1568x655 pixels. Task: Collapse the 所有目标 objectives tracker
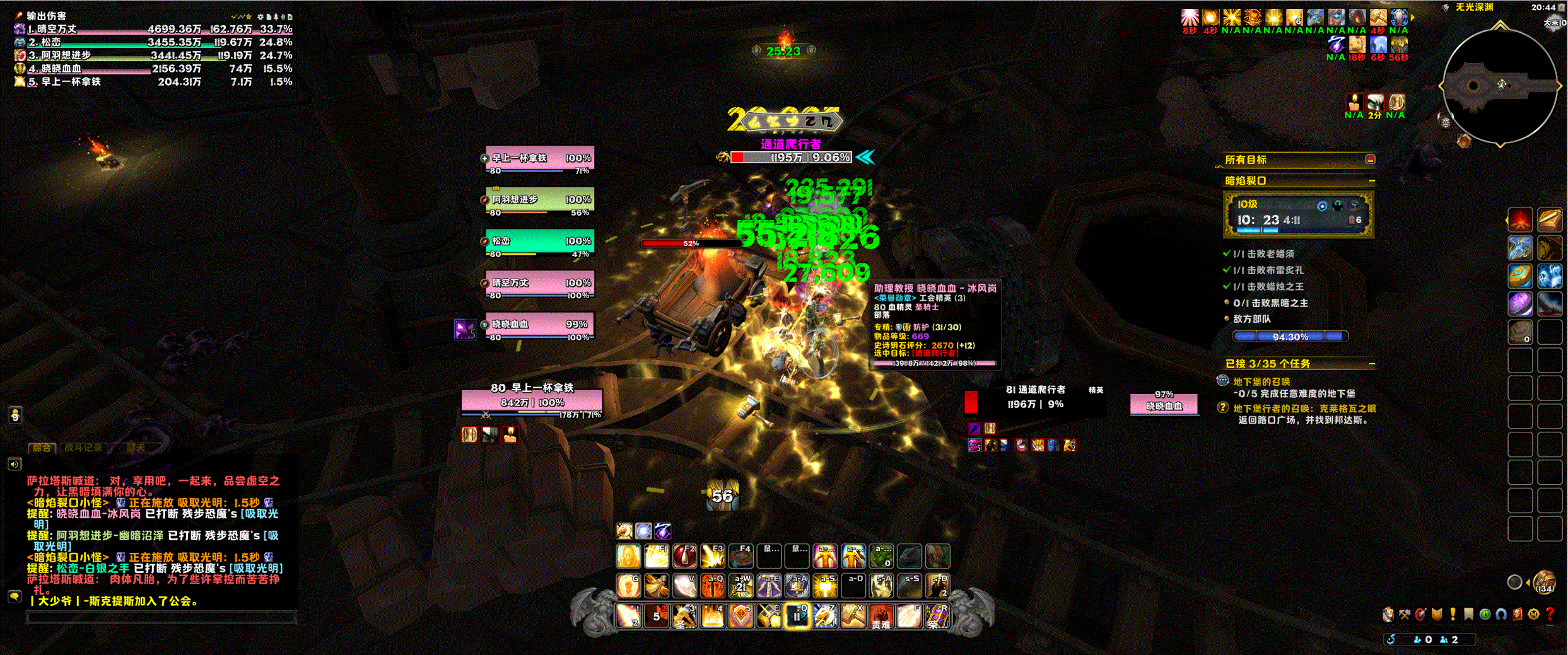(1370, 159)
